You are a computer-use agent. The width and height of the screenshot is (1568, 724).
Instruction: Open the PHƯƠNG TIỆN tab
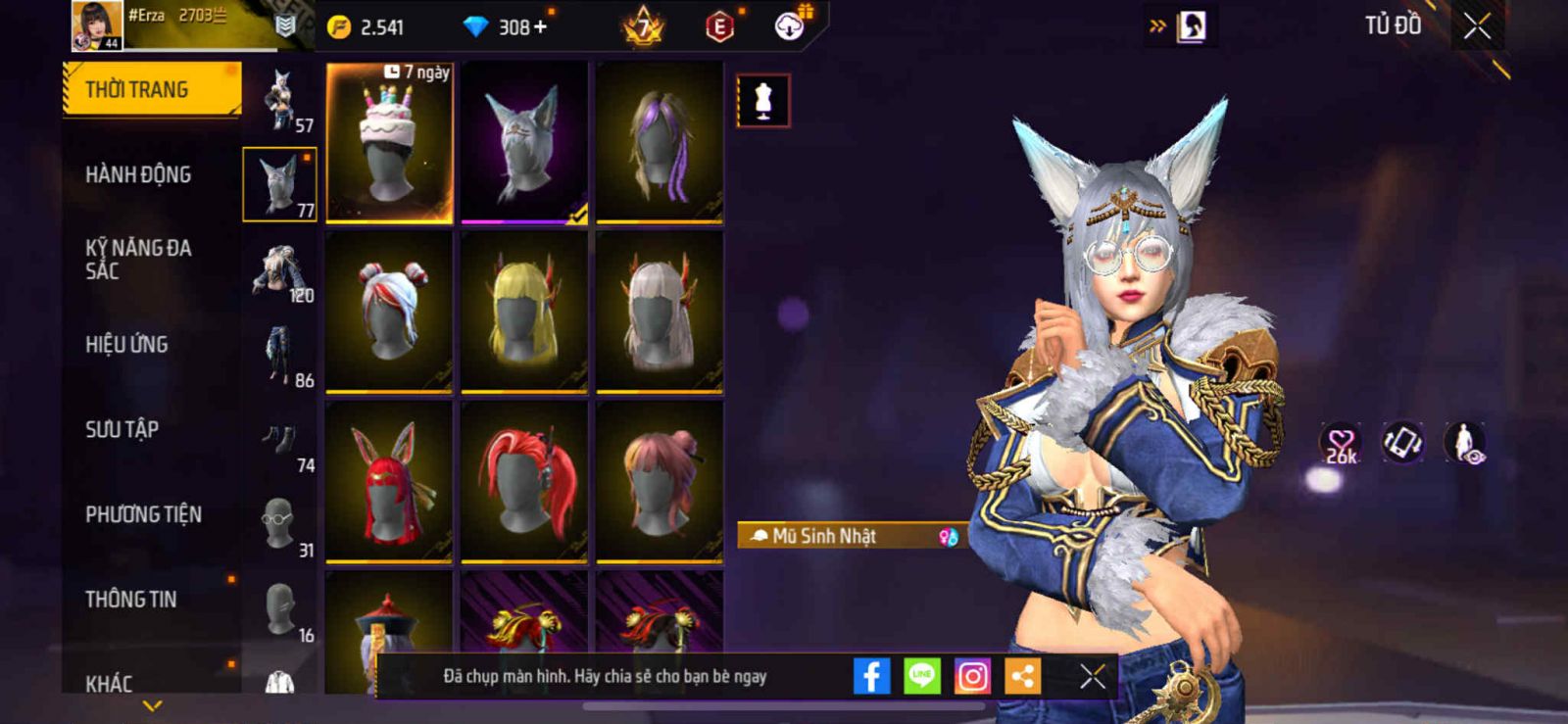(x=143, y=514)
